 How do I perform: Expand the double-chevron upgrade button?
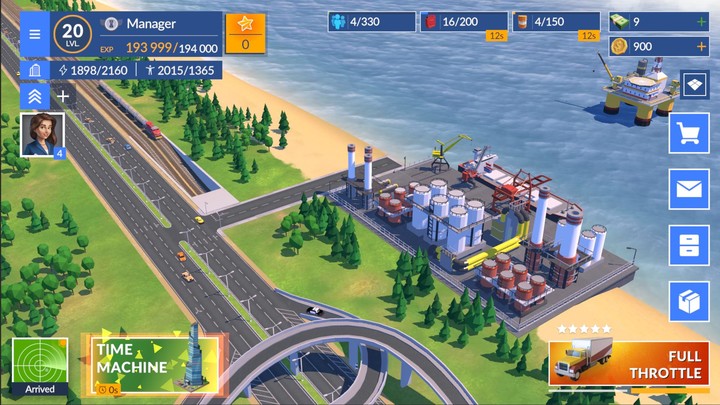coord(34,96)
